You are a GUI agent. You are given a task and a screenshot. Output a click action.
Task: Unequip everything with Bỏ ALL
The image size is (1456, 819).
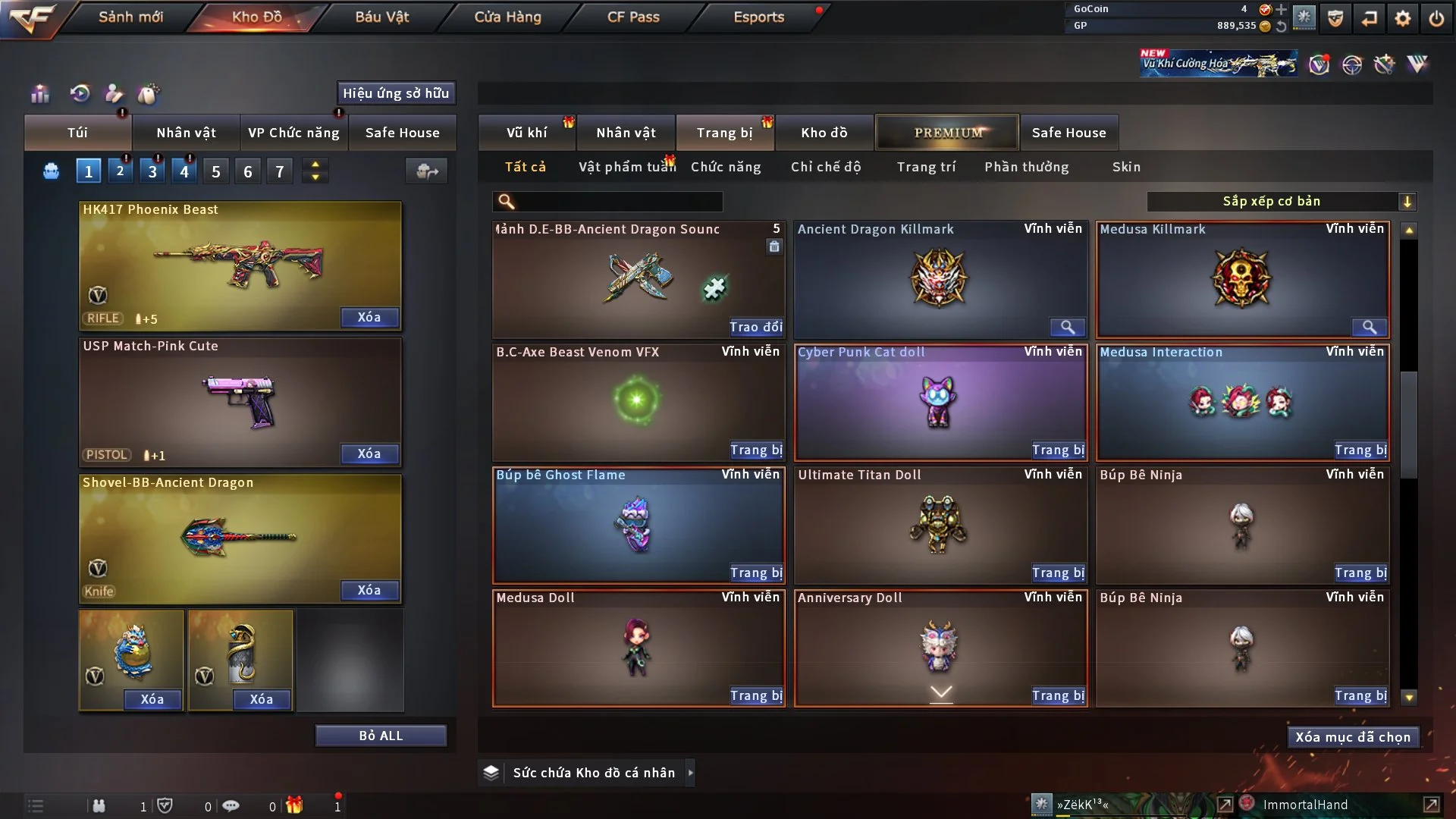coord(381,736)
